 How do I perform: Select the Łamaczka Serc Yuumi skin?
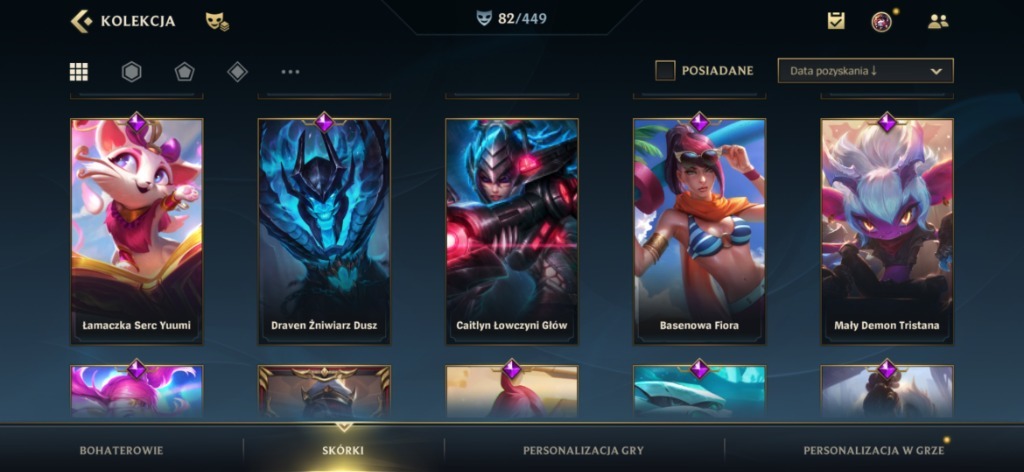point(137,231)
